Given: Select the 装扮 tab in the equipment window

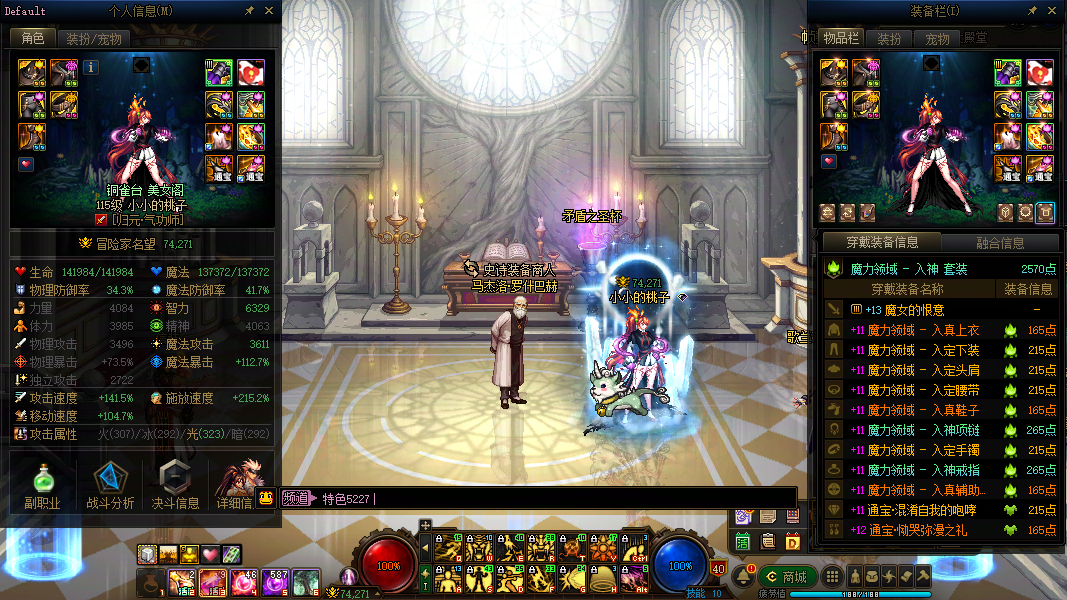Looking at the screenshot, I should point(889,39).
